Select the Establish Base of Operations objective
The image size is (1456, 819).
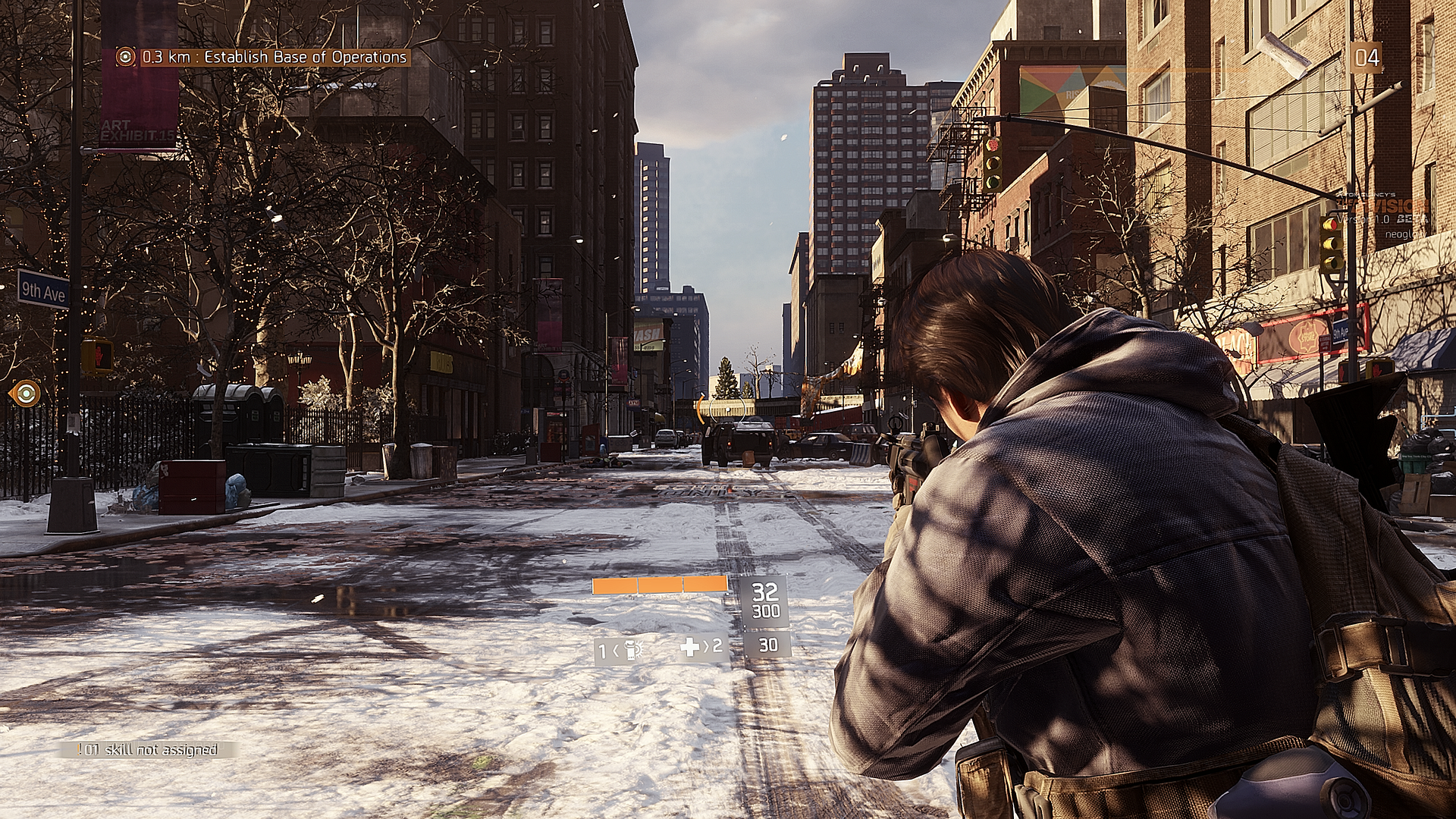point(275,57)
